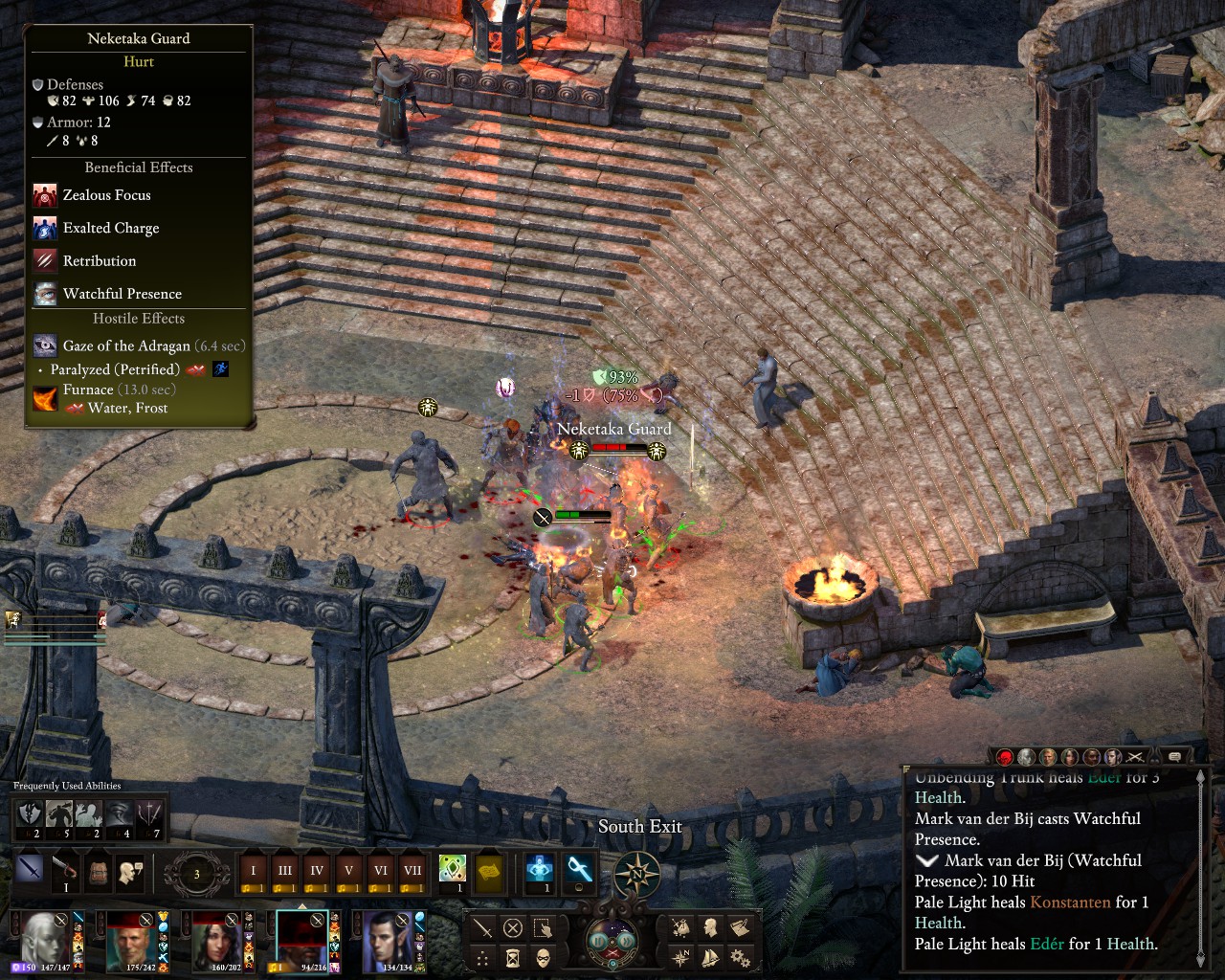This screenshot has width=1225, height=980.
Task: Filter combat log by crossed swords
Action: 1135,757
